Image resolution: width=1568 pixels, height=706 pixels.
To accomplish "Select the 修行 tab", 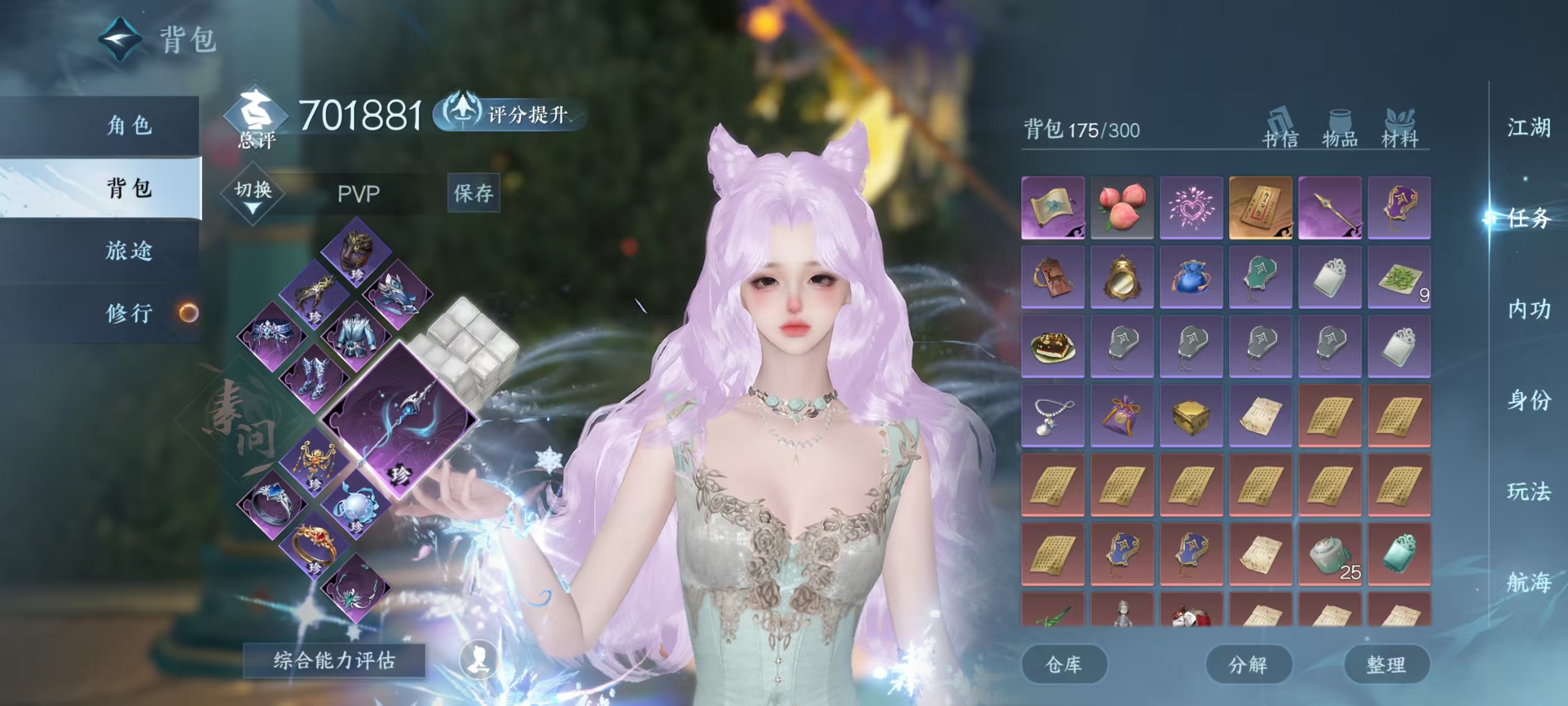I will 129,313.
